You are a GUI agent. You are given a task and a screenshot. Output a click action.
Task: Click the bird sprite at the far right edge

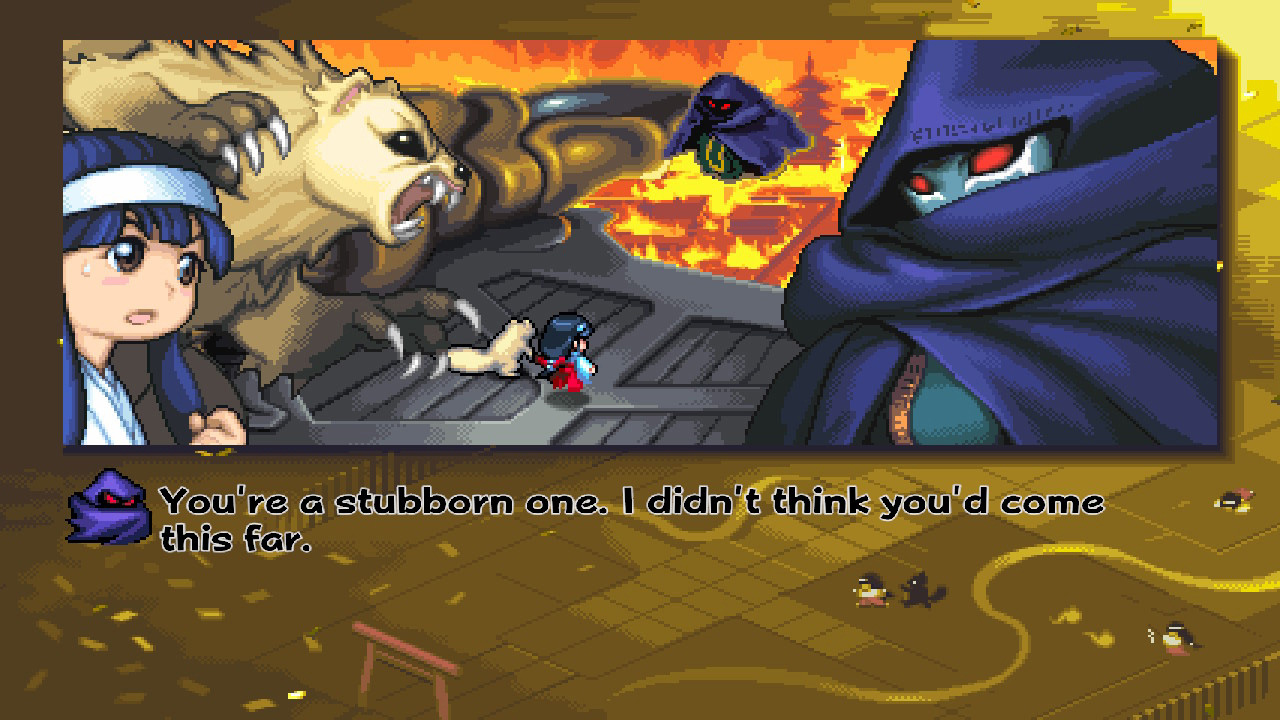point(1235,500)
